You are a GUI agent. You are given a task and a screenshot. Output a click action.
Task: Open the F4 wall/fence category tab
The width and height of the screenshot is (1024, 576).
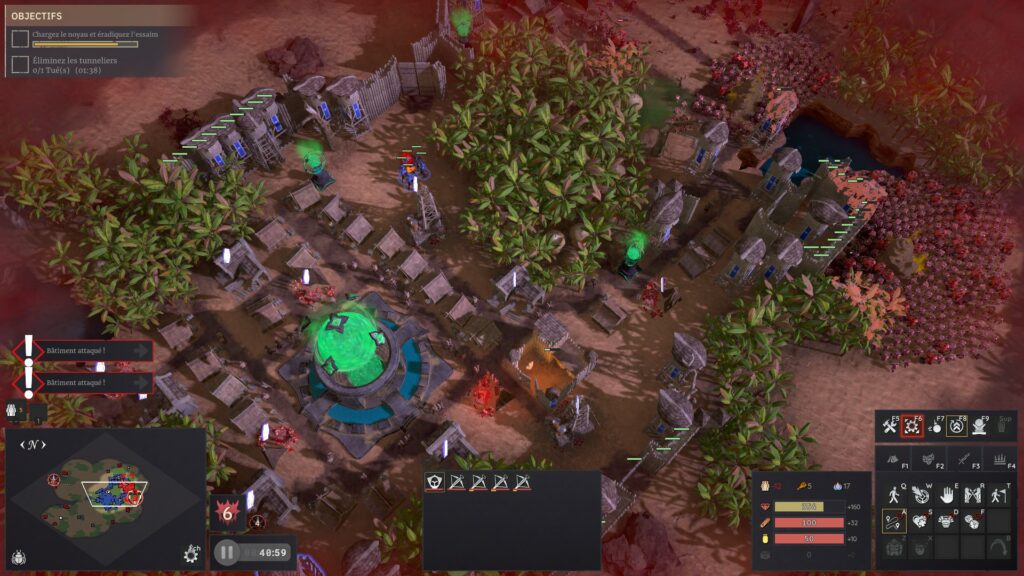pyautogui.click(x=998, y=458)
